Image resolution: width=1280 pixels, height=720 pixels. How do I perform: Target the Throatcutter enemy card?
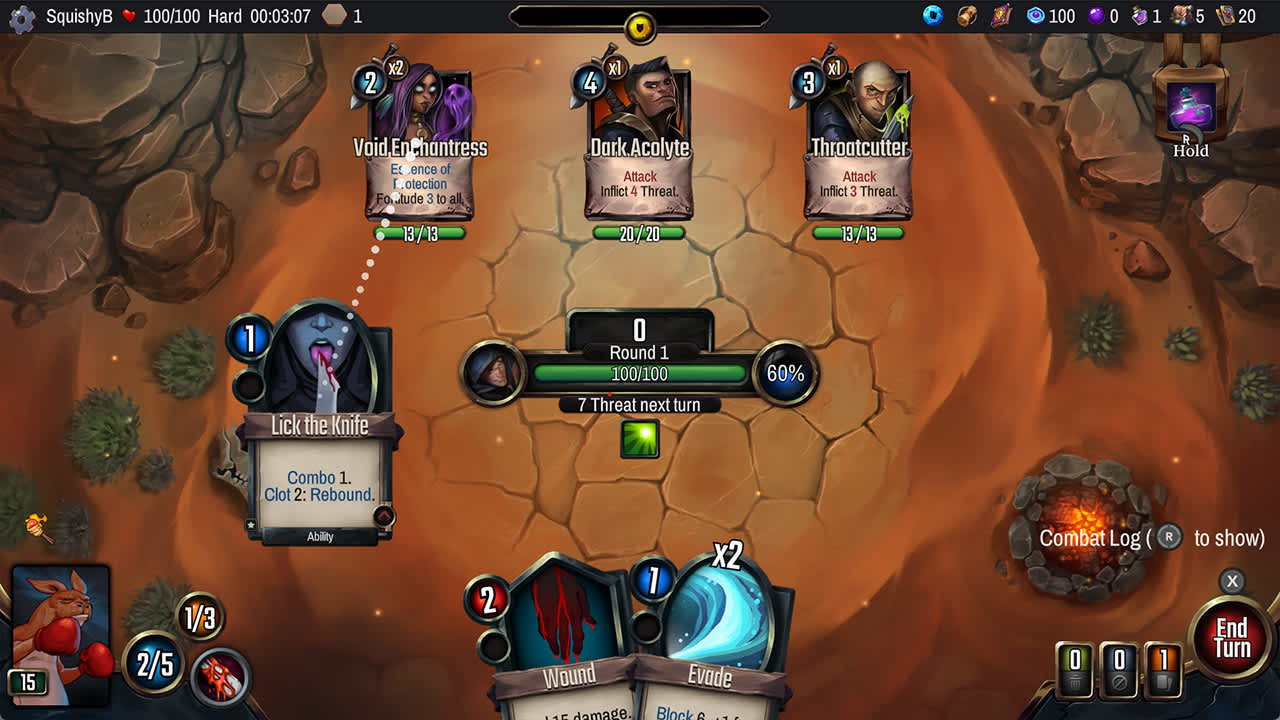[859, 150]
